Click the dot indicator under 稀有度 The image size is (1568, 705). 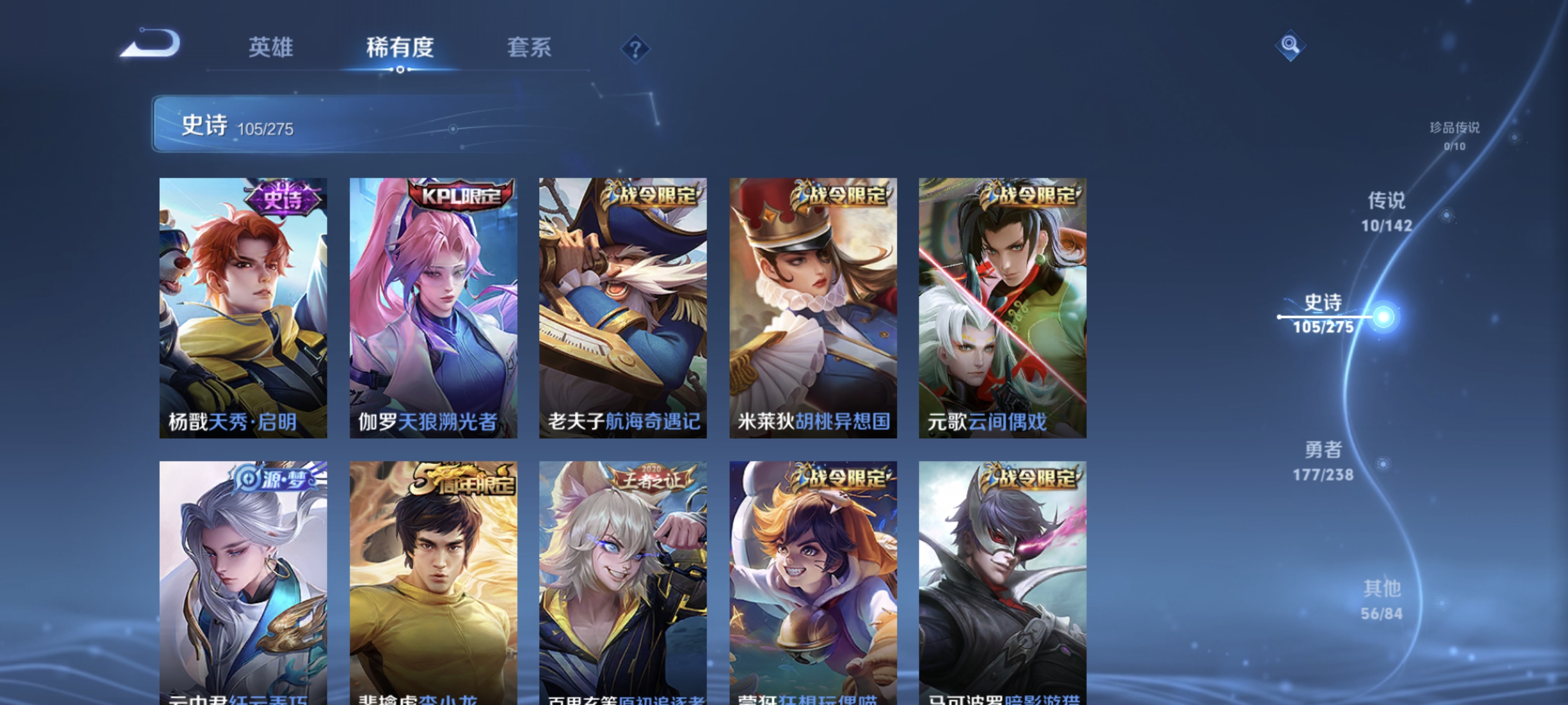[399, 69]
